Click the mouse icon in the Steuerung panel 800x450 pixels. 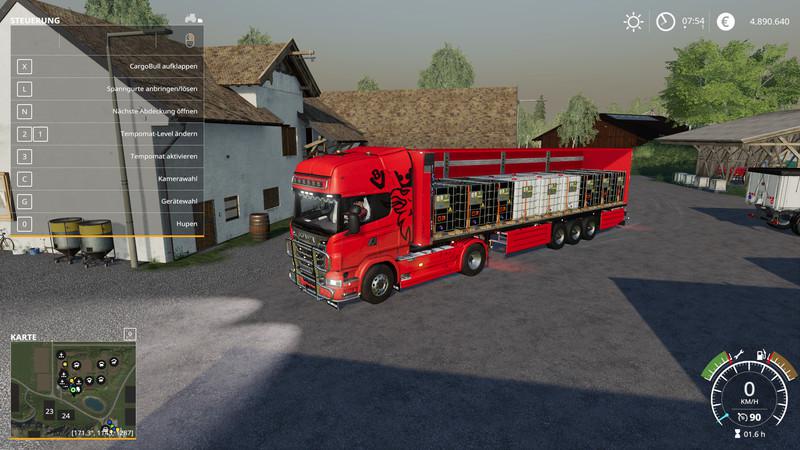click(191, 39)
